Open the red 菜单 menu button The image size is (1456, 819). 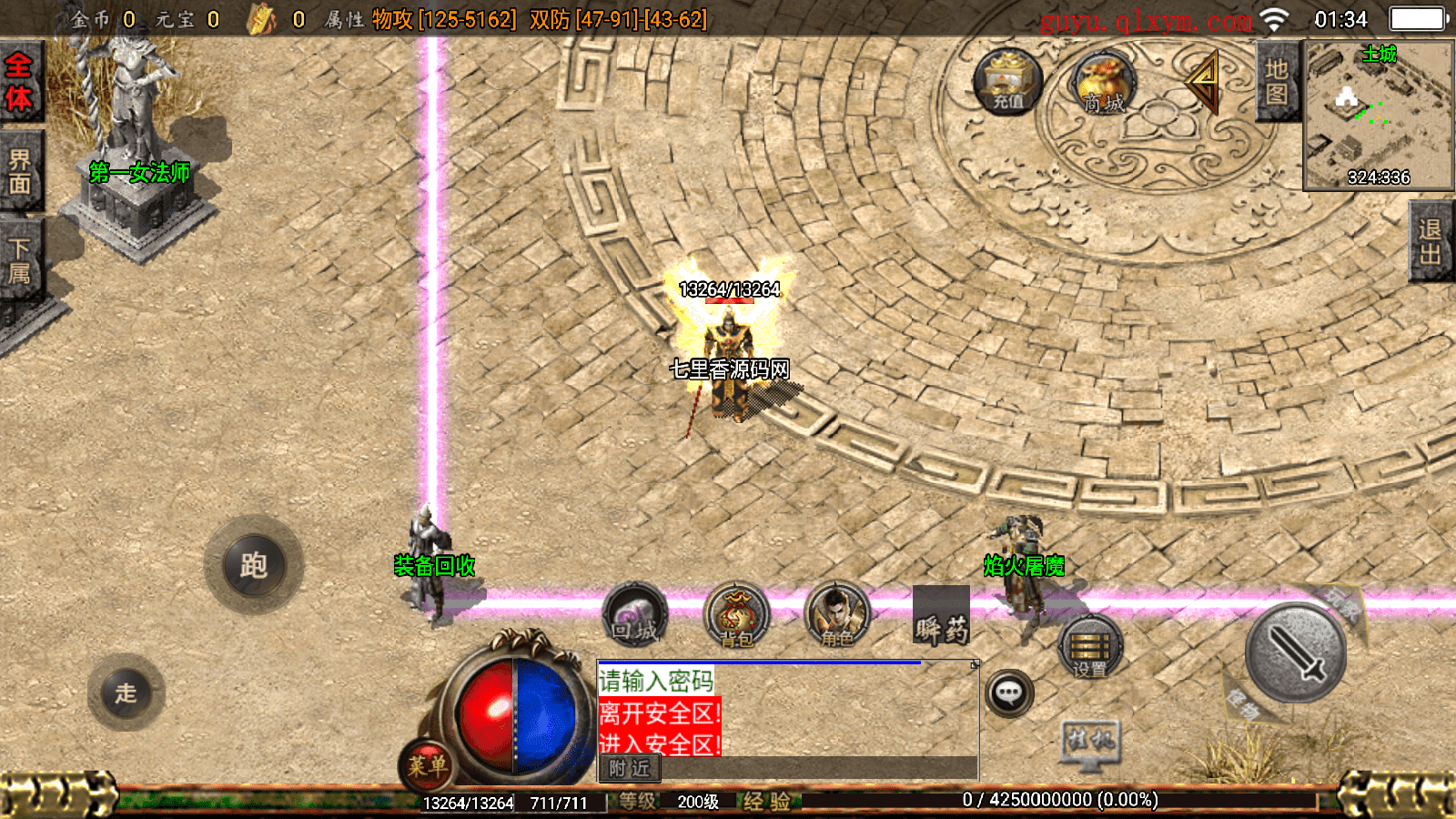pyautogui.click(x=426, y=765)
